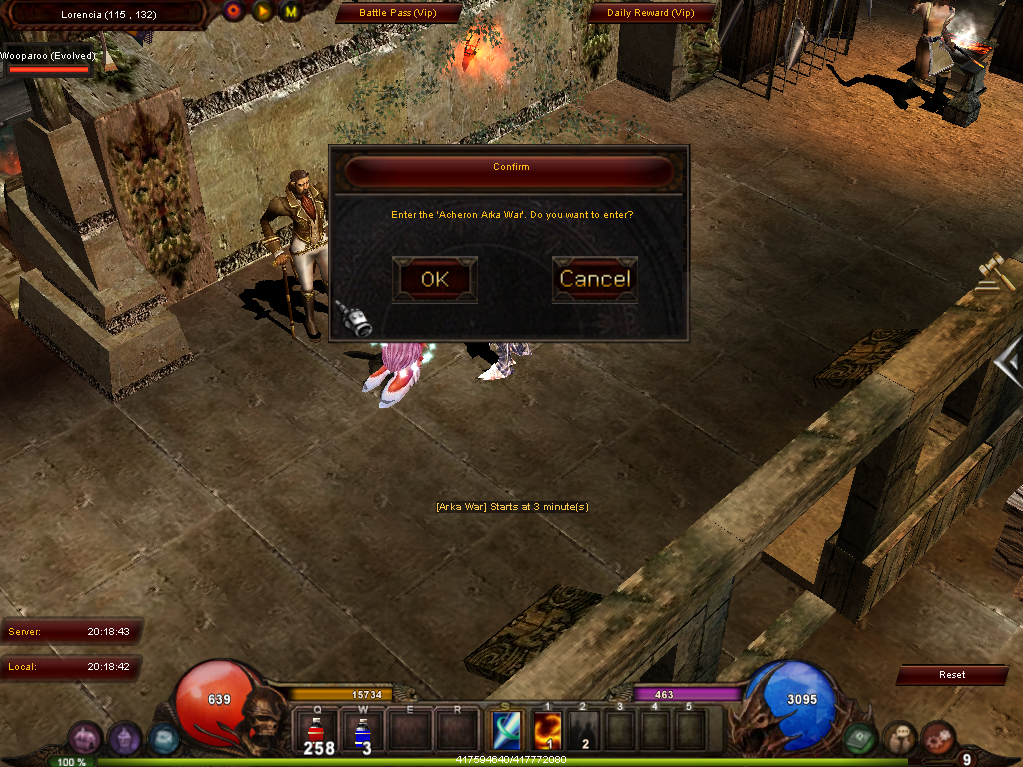The image size is (1023, 767).
Task: Select the blue sword slash skill
Action: [x=505, y=731]
